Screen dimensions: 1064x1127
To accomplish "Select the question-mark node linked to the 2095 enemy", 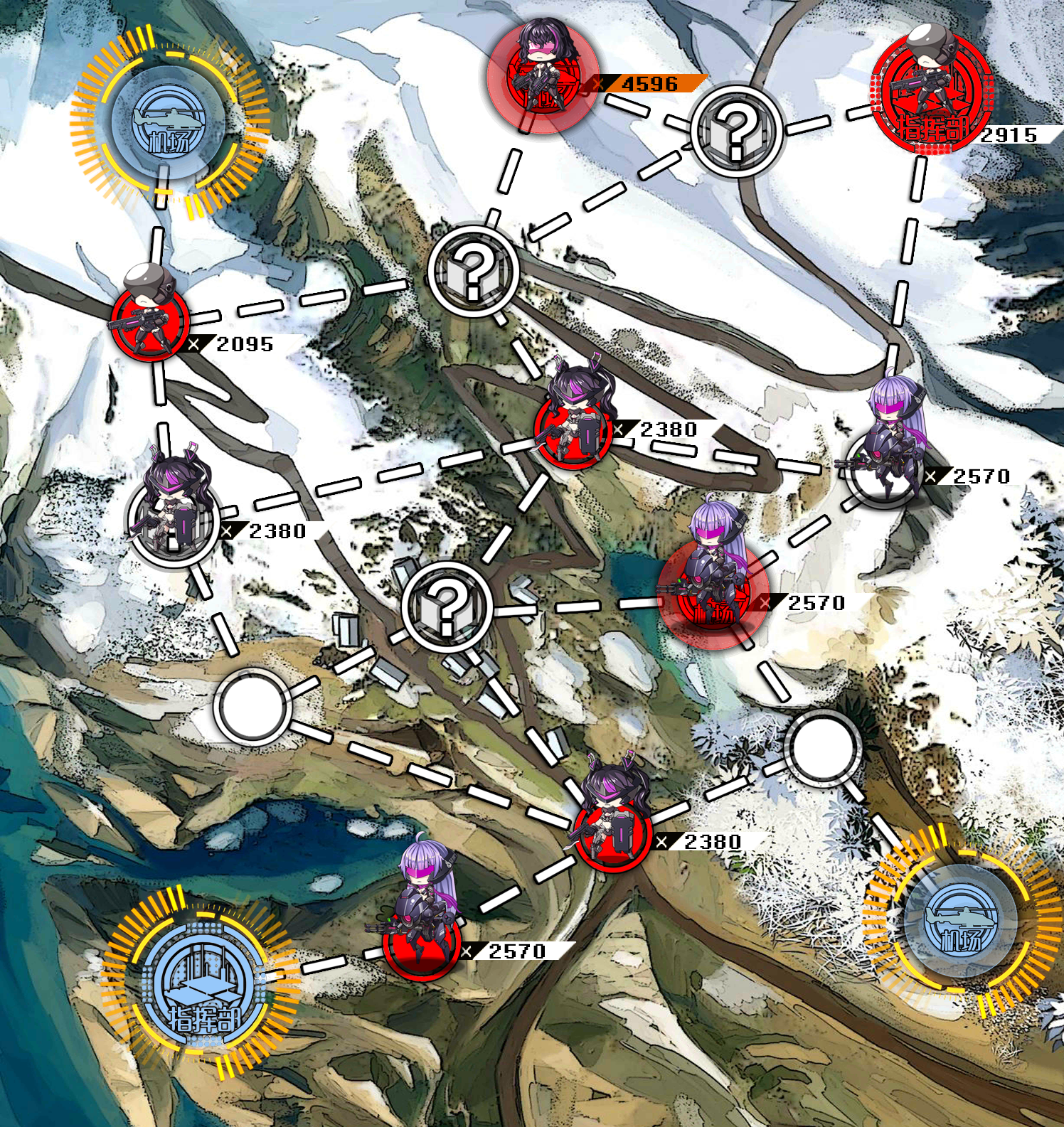I will click(x=474, y=270).
